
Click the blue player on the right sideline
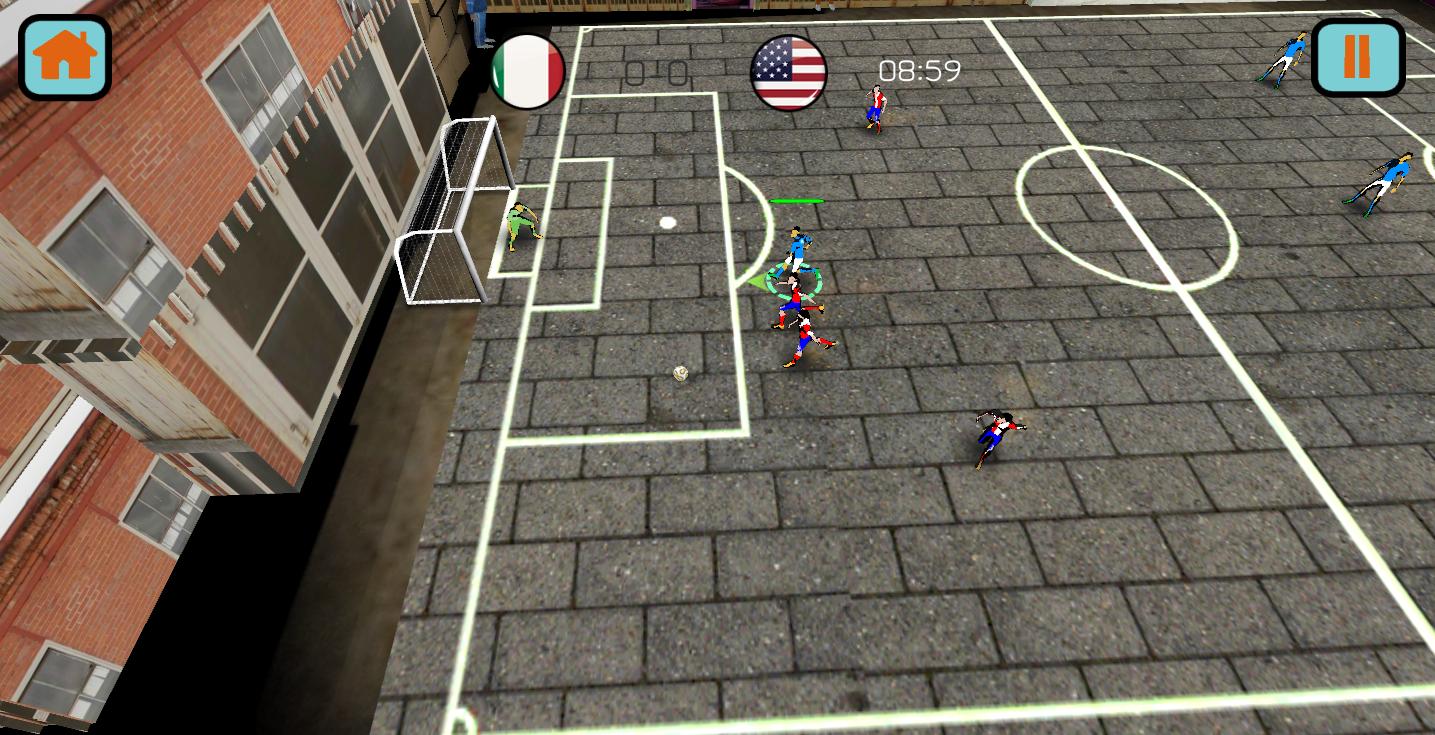tap(1390, 180)
